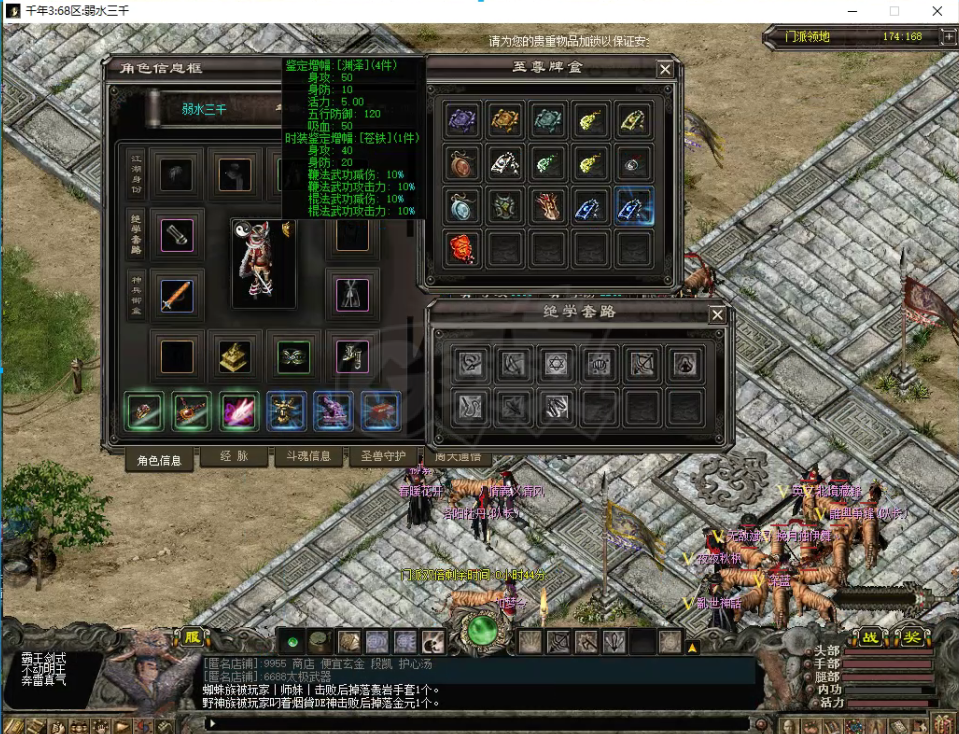
Task: Open the 绝学套路 side button
Action: click(x=136, y=233)
